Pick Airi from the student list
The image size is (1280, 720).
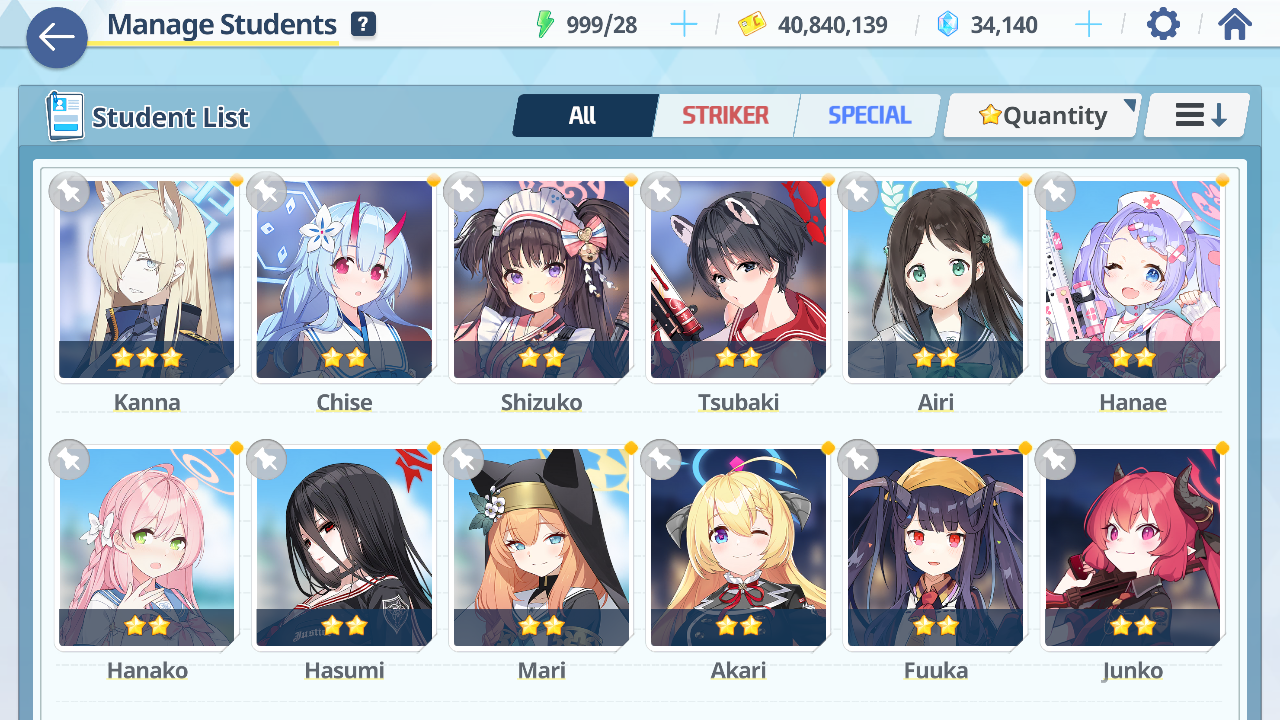(935, 280)
